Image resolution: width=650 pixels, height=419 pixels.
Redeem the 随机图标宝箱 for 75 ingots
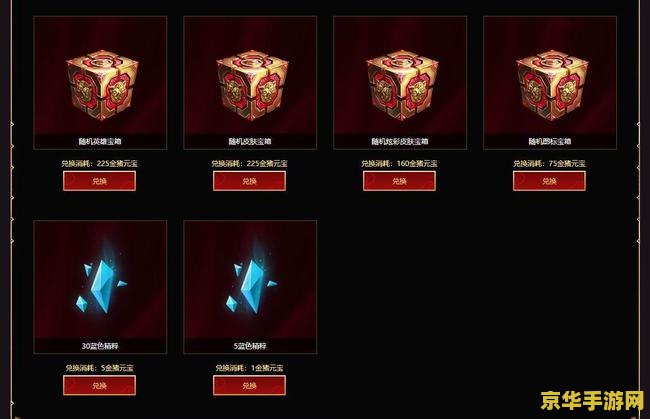pos(549,181)
